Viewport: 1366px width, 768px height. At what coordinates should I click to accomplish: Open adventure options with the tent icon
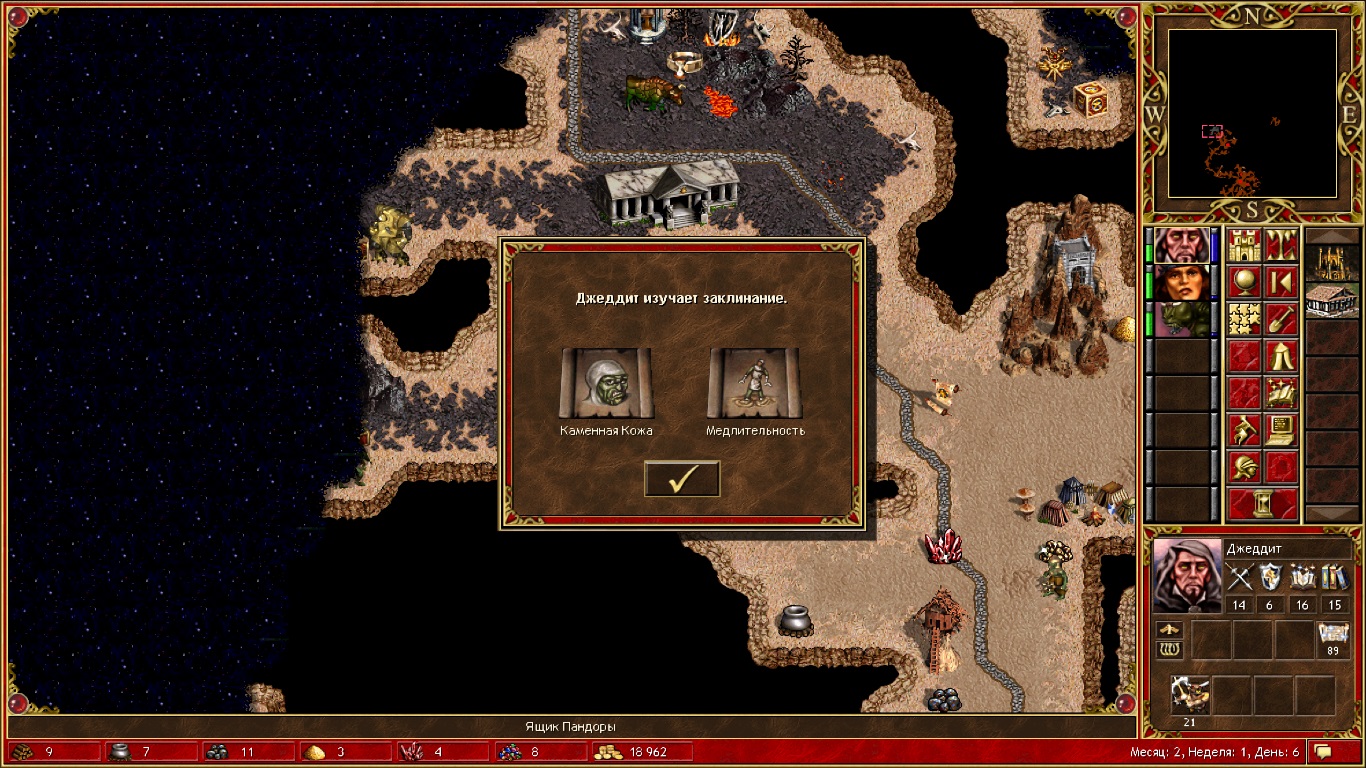coord(1281,356)
